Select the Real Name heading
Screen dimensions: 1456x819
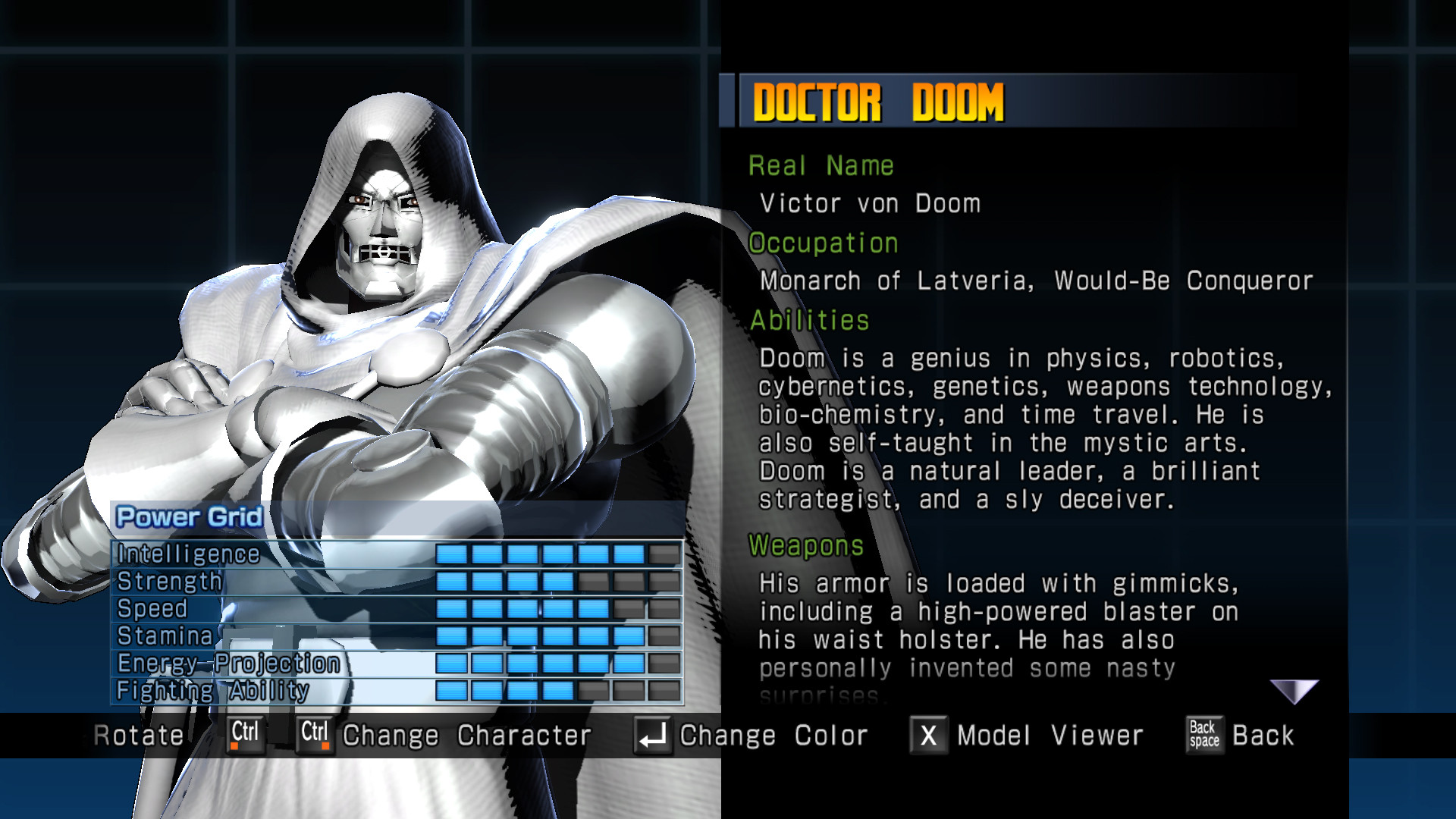click(x=821, y=165)
